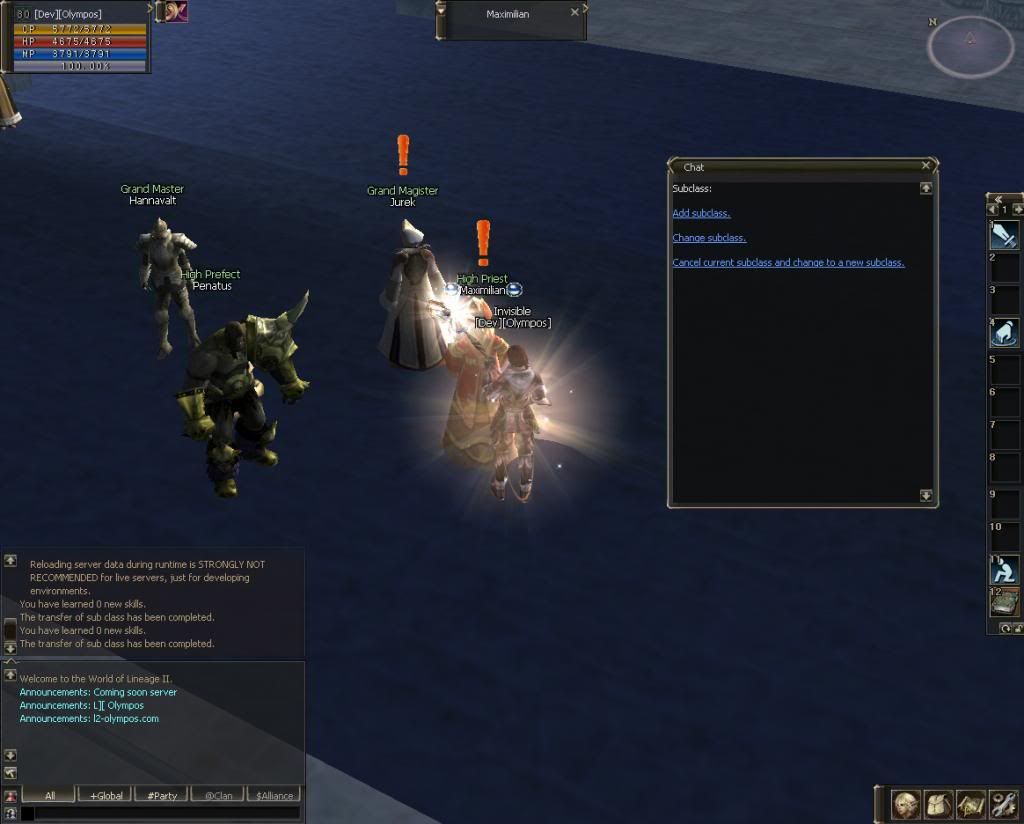The width and height of the screenshot is (1024, 824).
Task: Activate the sit/stand action in slot 11
Action: [x=1004, y=569]
